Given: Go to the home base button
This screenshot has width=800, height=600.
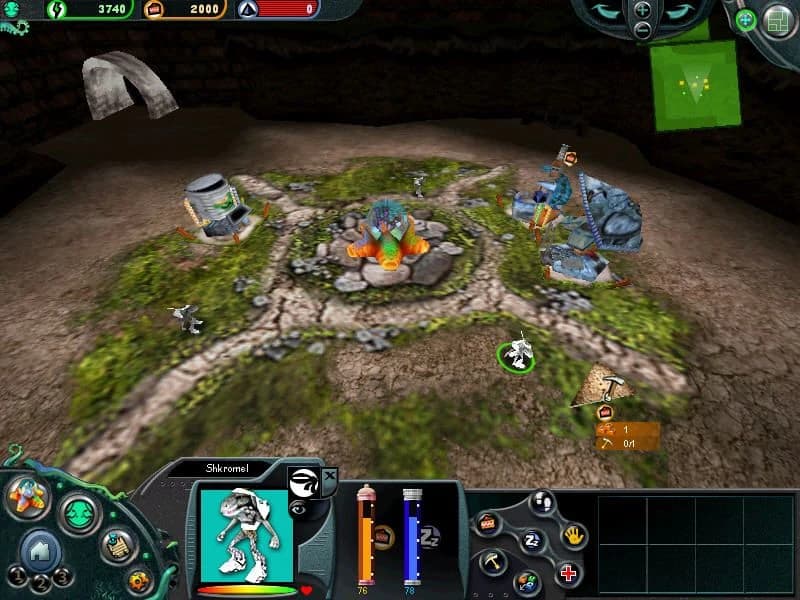Looking at the screenshot, I should tap(39, 549).
